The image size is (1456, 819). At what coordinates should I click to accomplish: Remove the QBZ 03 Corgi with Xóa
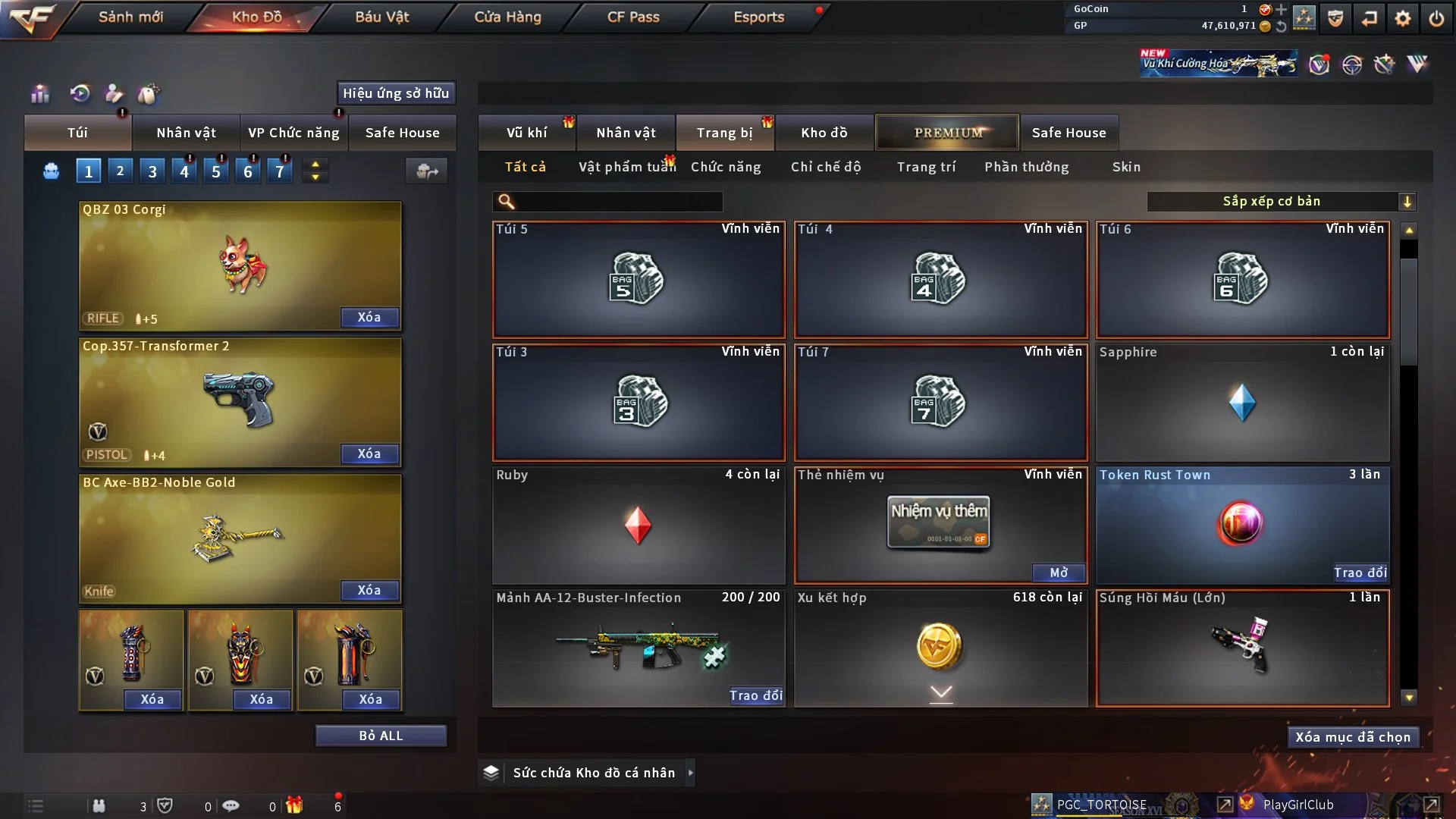[x=369, y=317]
